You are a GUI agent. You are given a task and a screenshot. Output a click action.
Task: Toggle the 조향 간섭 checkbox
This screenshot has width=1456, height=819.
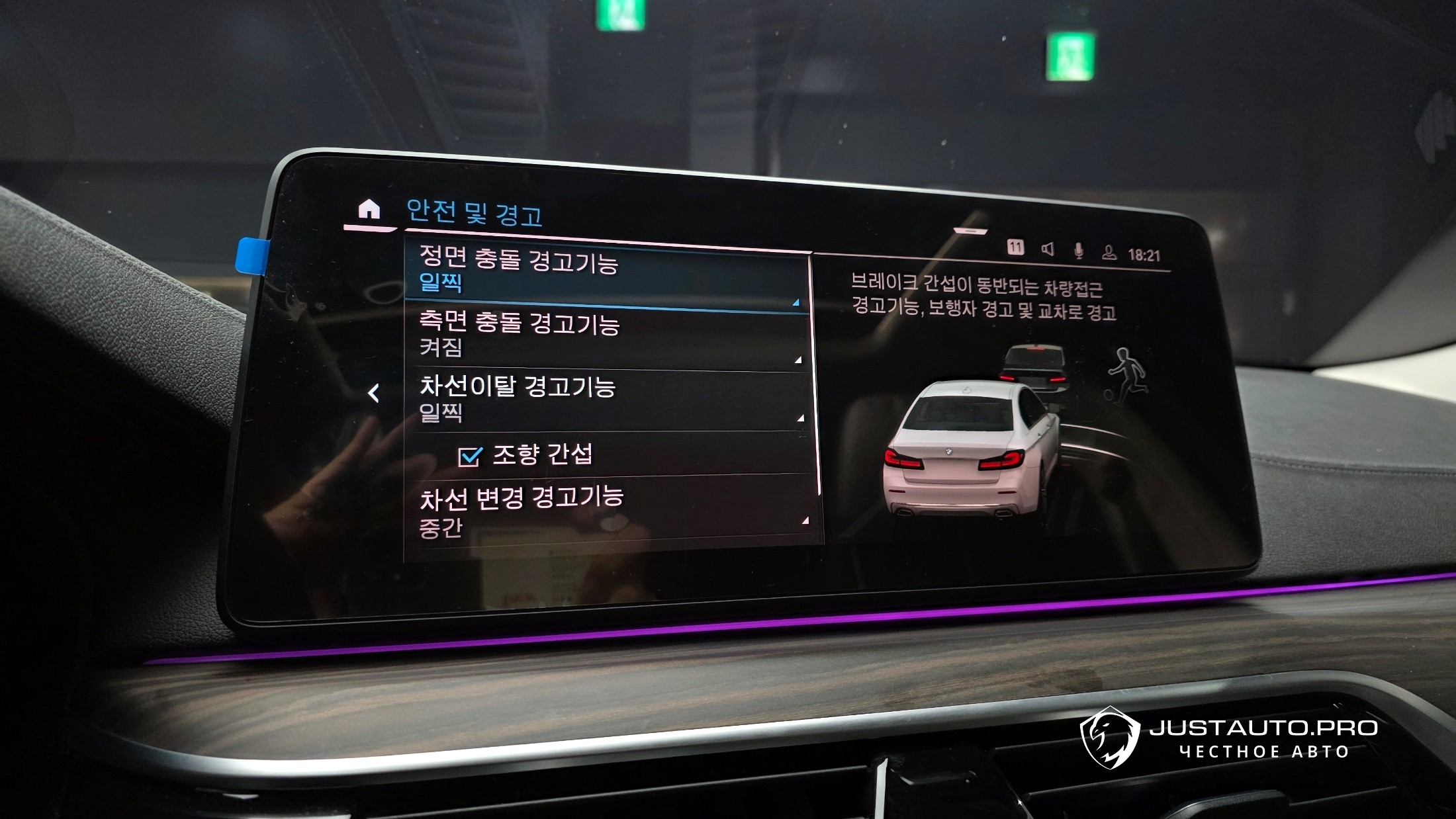470,456
